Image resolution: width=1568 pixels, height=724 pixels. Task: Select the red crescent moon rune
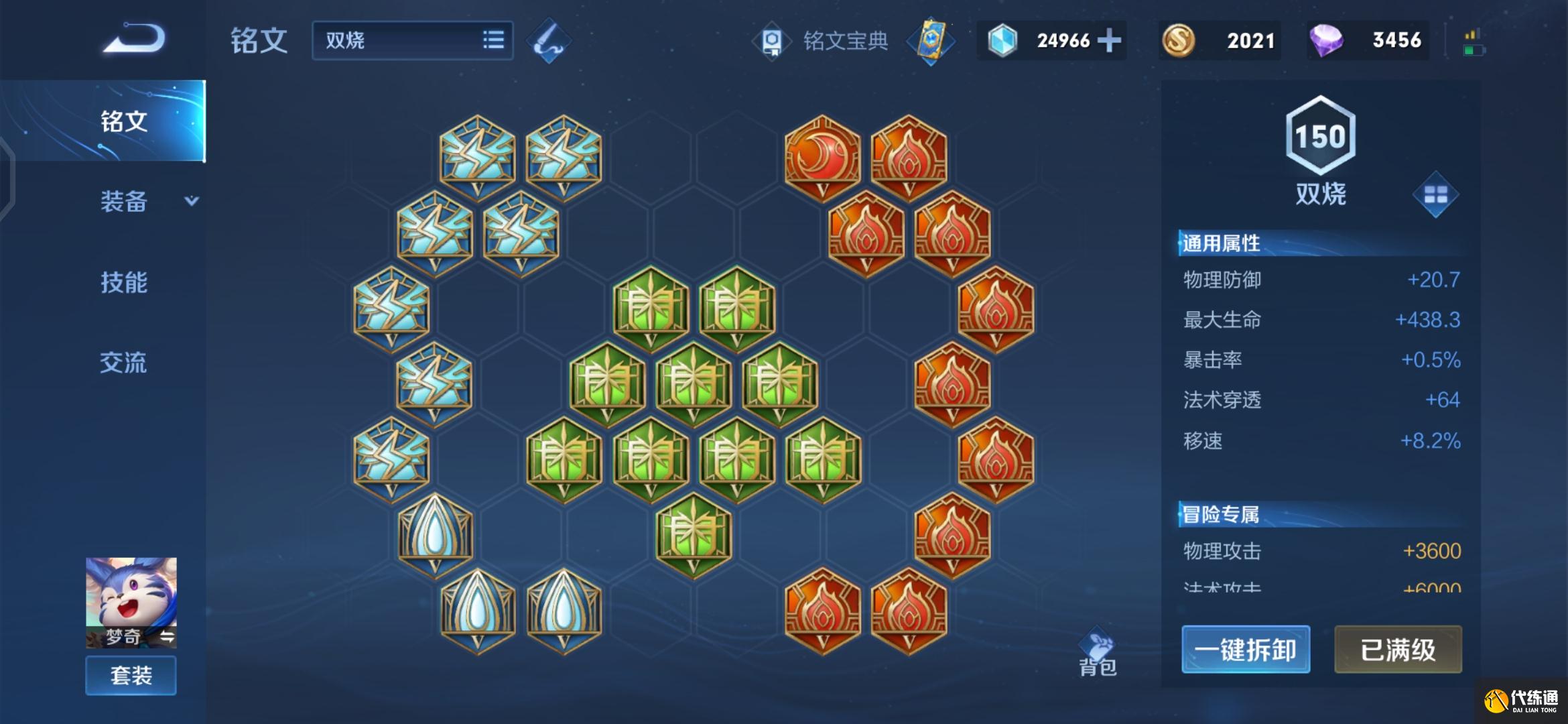[x=822, y=158]
